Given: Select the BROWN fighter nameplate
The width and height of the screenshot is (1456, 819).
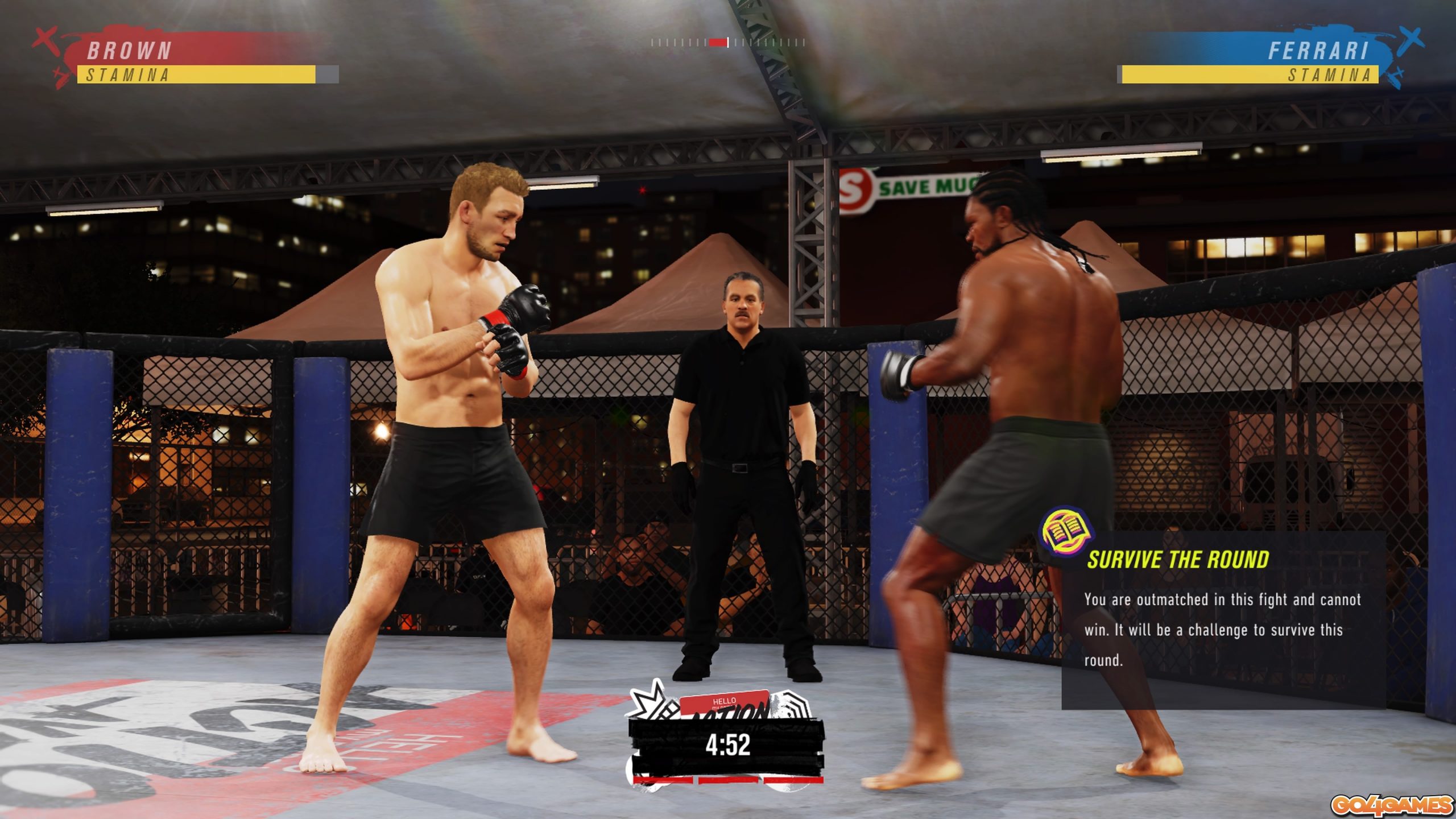Looking at the screenshot, I should pyautogui.click(x=128, y=51).
